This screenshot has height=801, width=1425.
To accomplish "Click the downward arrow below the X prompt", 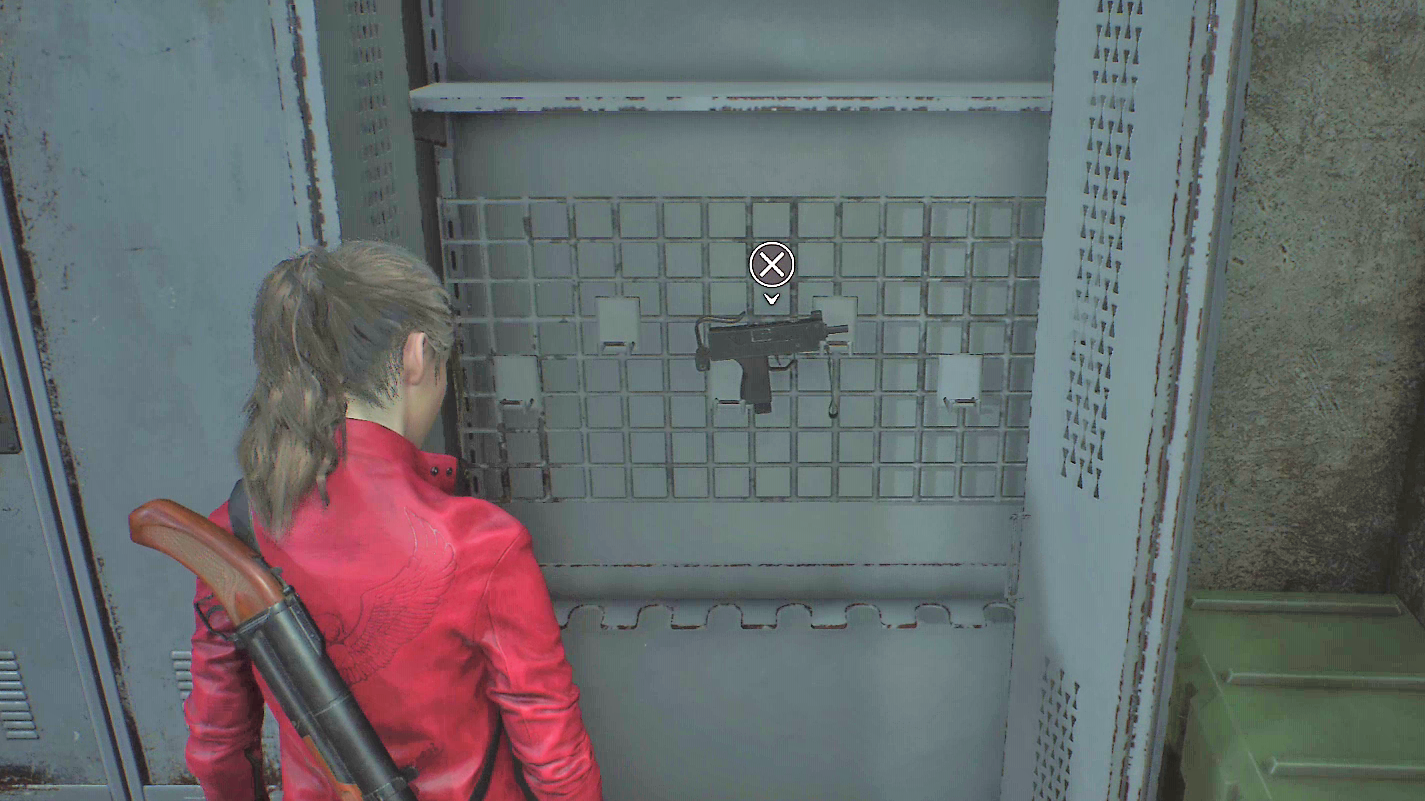I will point(770,298).
